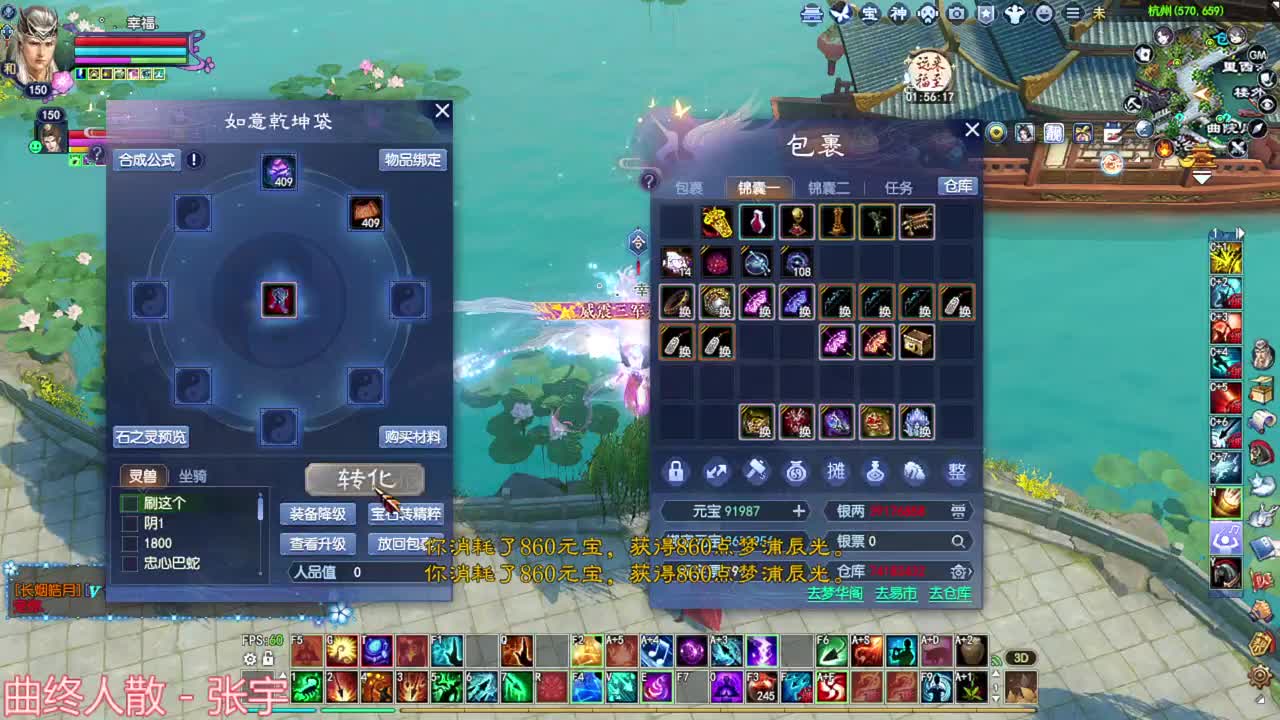This screenshot has width=1280, height=720.
Task: Switch to the 仓库 tab in the bag window
Action: [957, 186]
